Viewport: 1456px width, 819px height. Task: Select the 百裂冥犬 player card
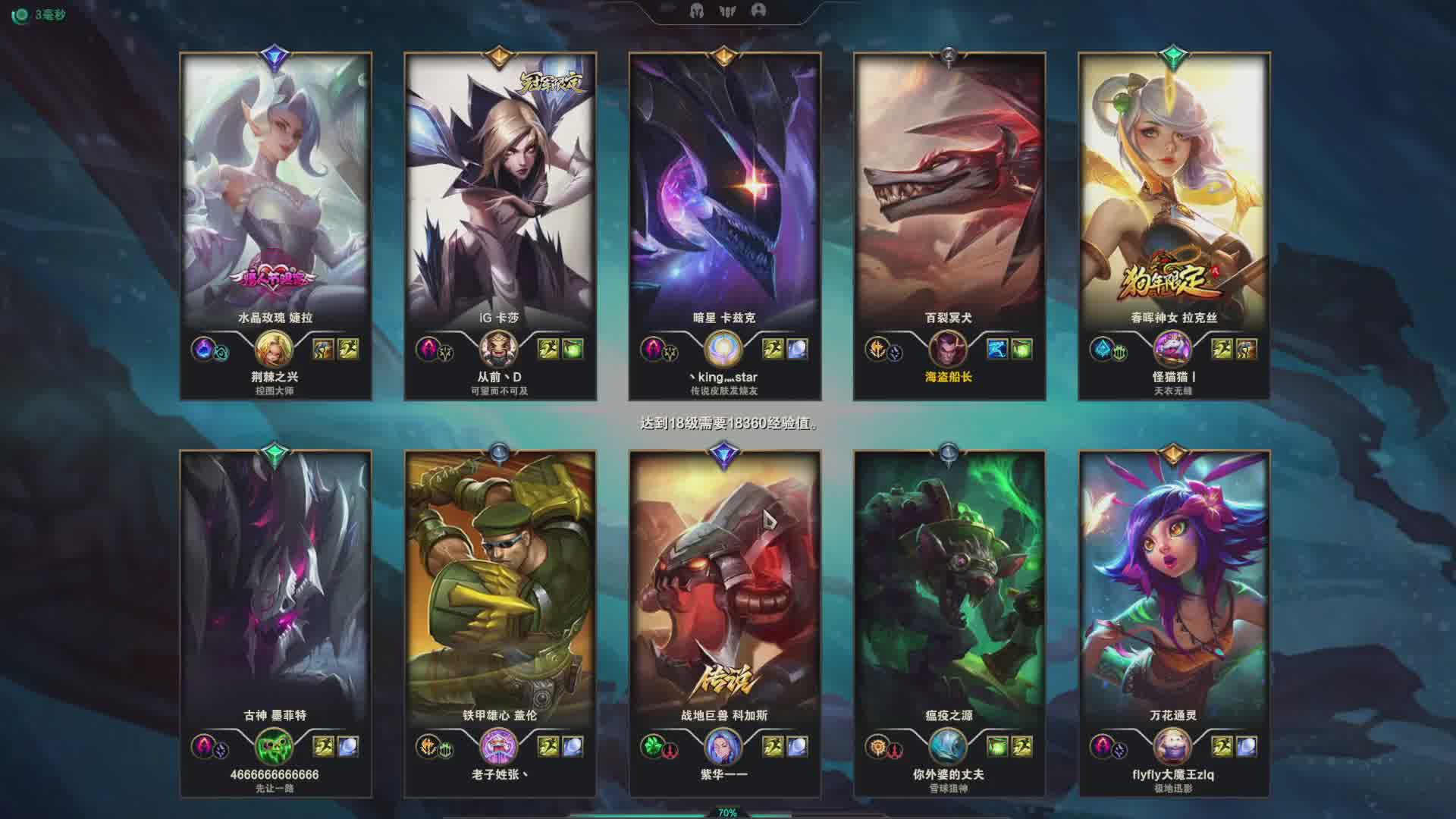tap(949, 190)
